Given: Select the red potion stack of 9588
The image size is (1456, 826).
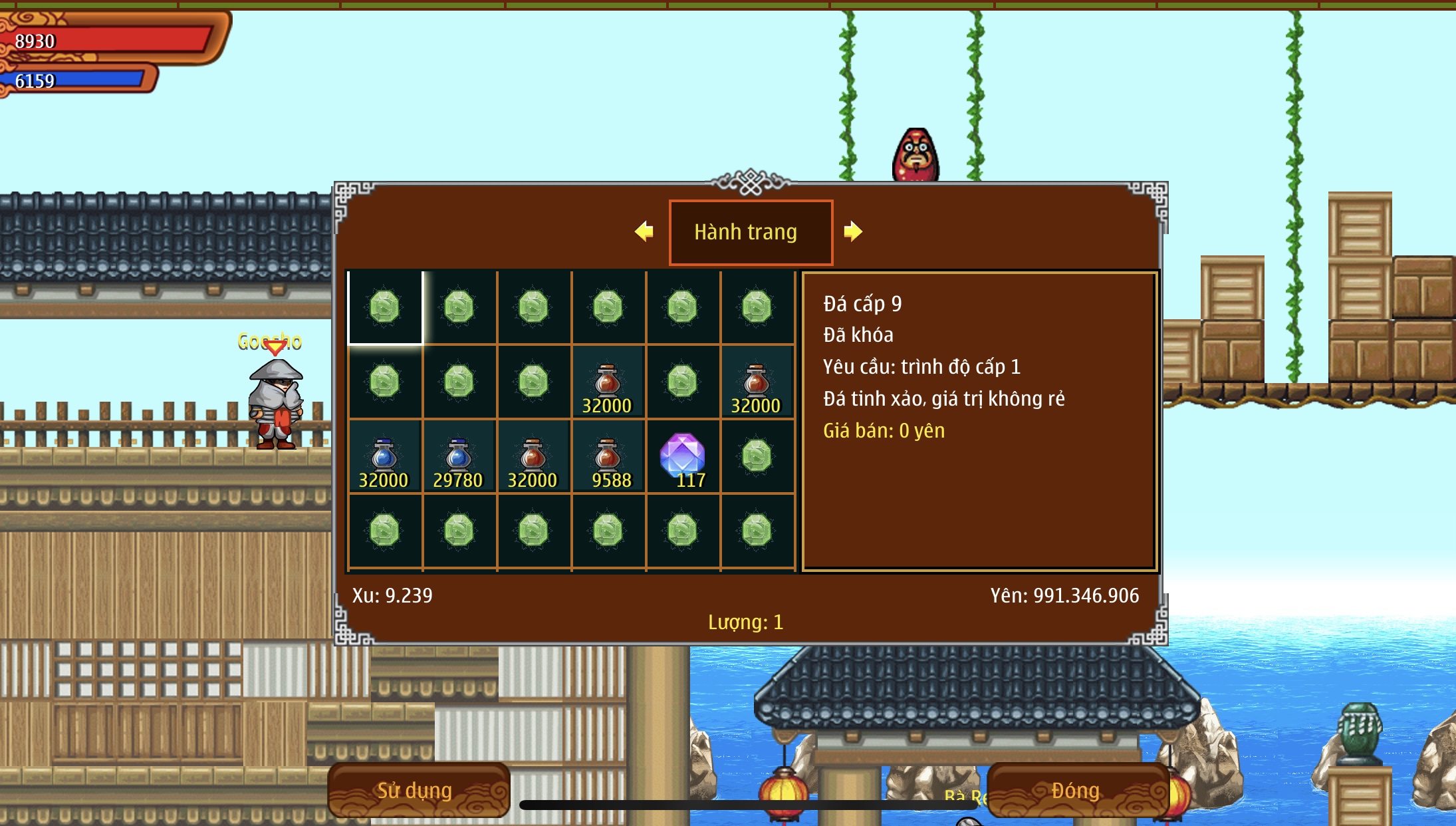Looking at the screenshot, I should (x=608, y=457).
